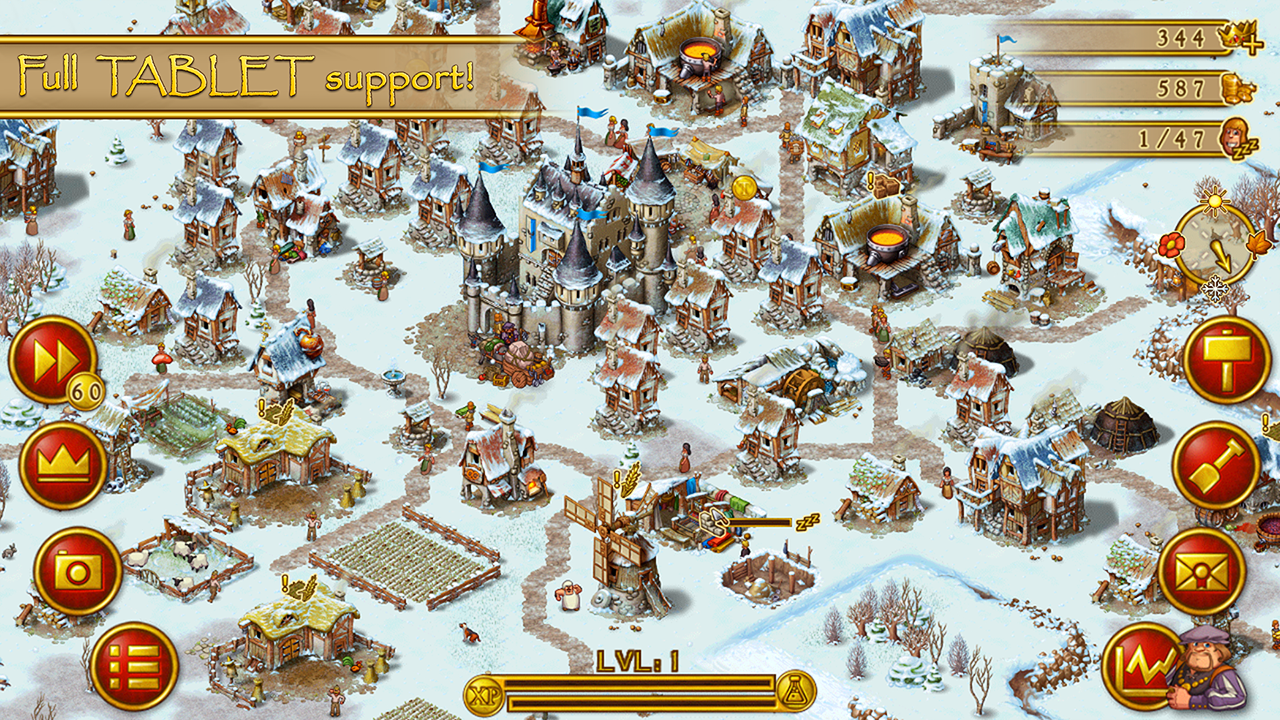Screen dimensions: 1280x720
Task: Open the envelope messages button
Action: pos(1201,571)
